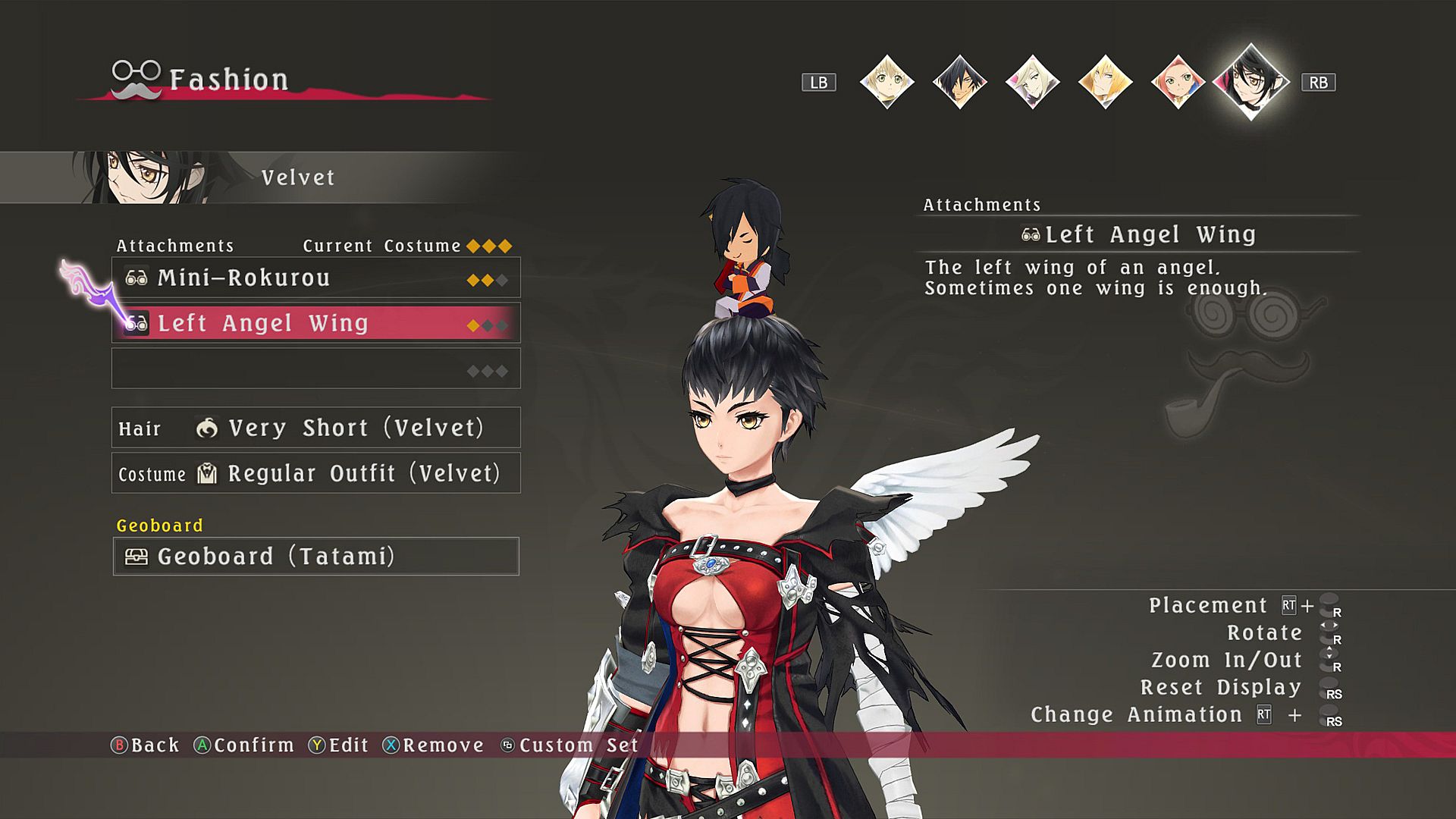Choose the Left Angel Wing attachment
The image size is (1456, 819).
coord(315,323)
